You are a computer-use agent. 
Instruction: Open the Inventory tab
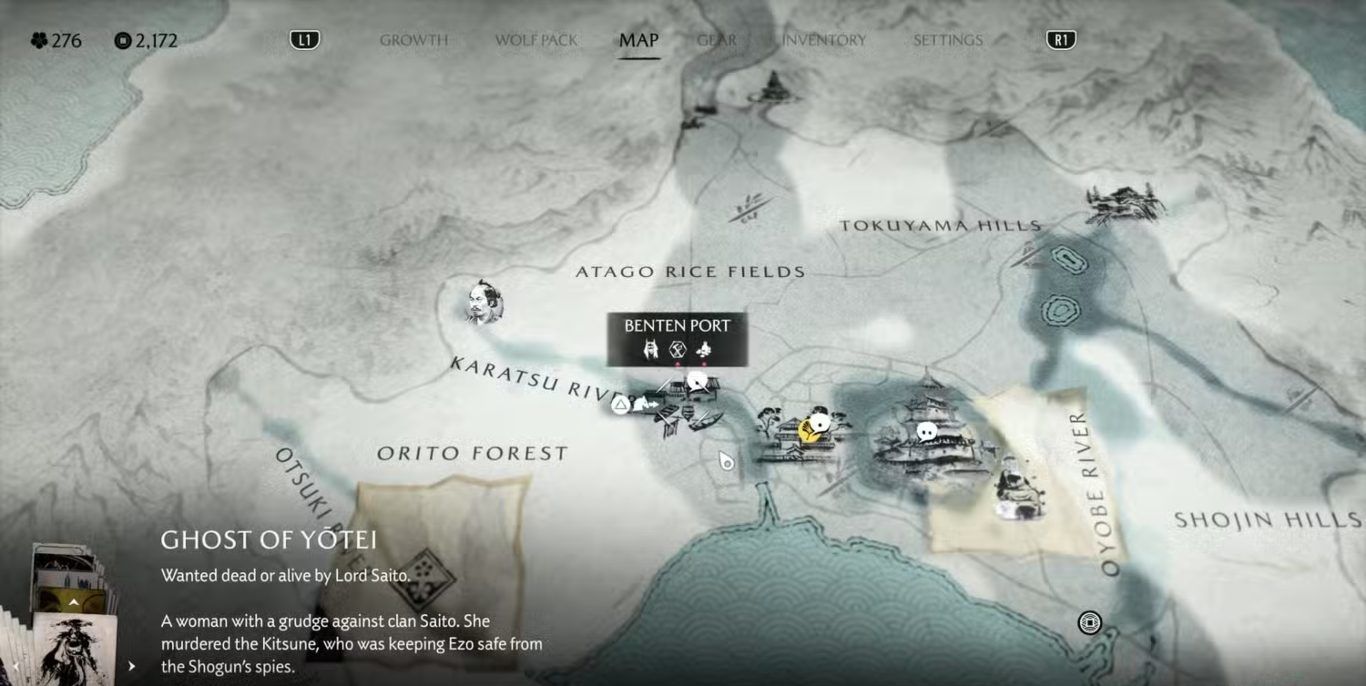(824, 40)
